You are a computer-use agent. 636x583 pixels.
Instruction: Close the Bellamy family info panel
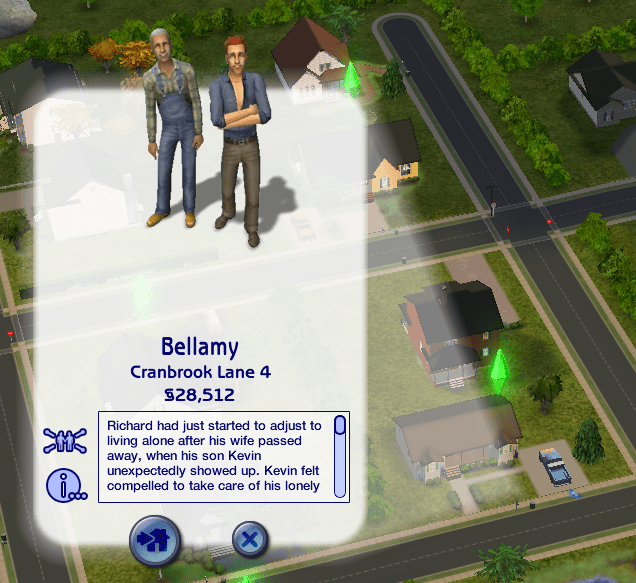coord(250,540)
